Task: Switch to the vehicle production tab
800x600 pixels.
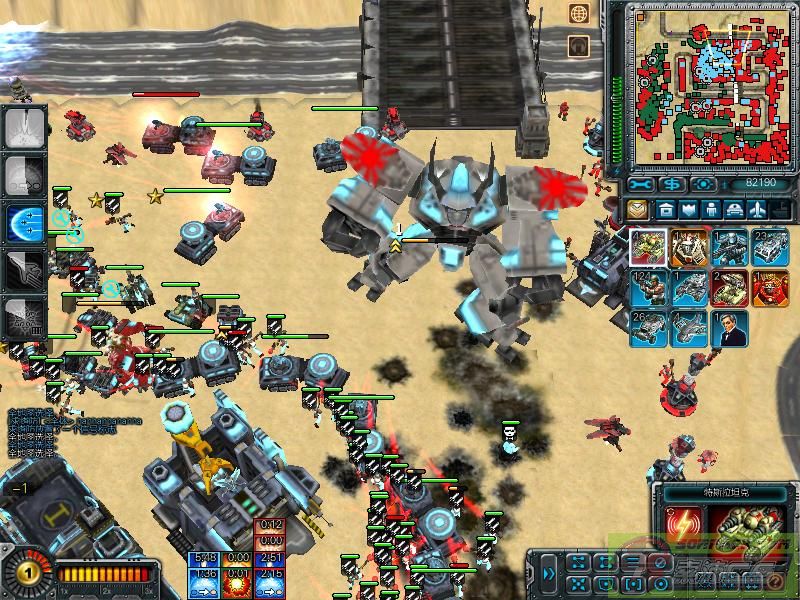Action: 734,210
